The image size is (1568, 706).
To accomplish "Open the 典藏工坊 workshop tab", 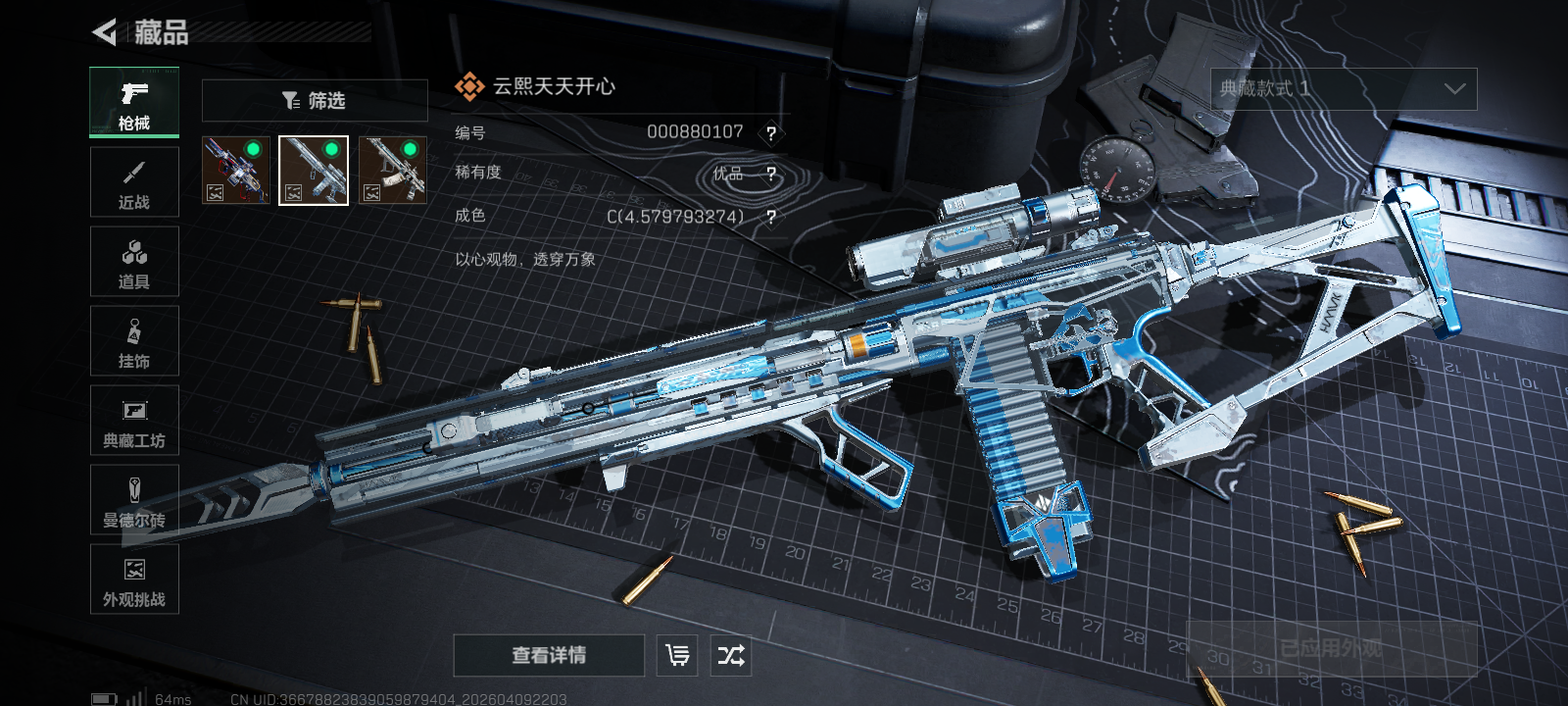I will [x=134, y=421].
